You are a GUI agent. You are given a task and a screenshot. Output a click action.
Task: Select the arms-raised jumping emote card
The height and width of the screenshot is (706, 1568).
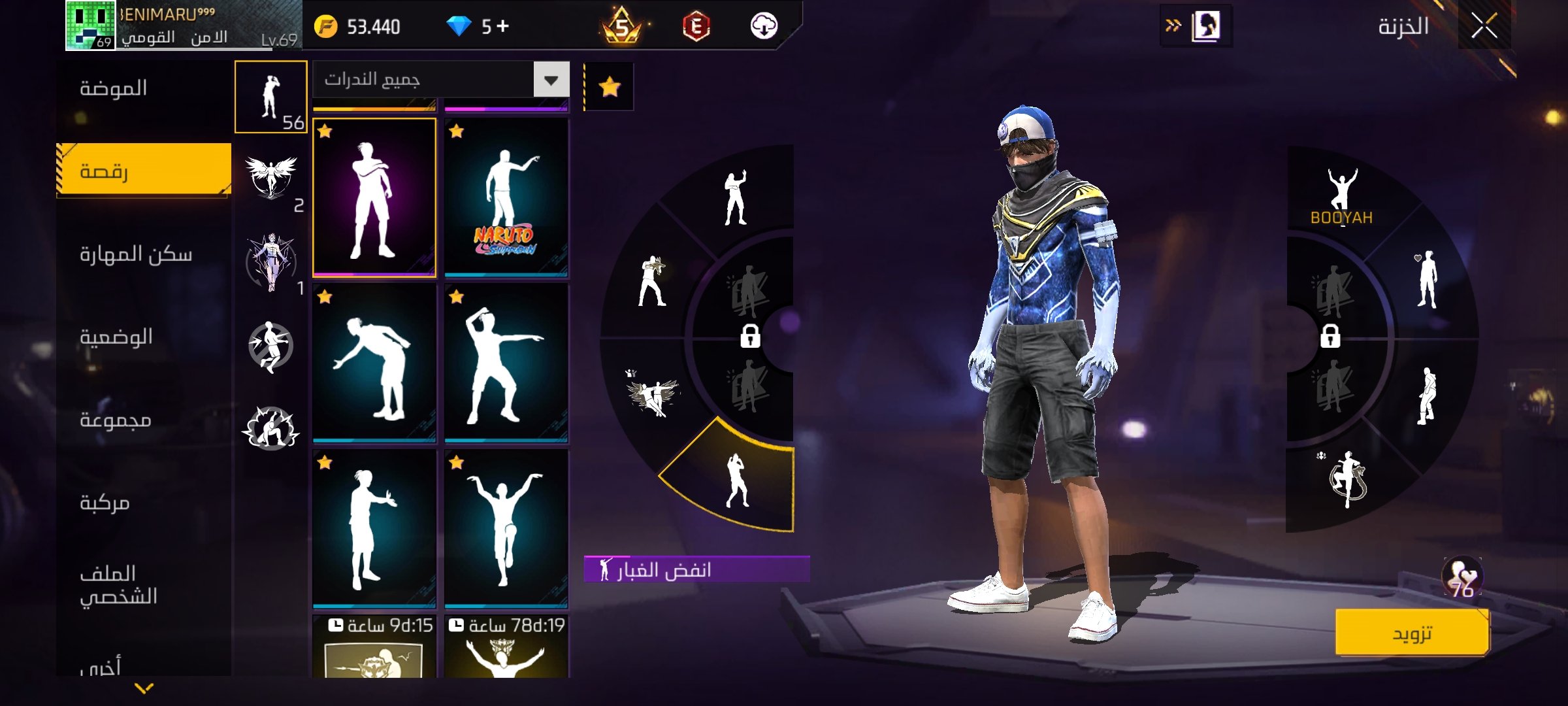[506, 529]
